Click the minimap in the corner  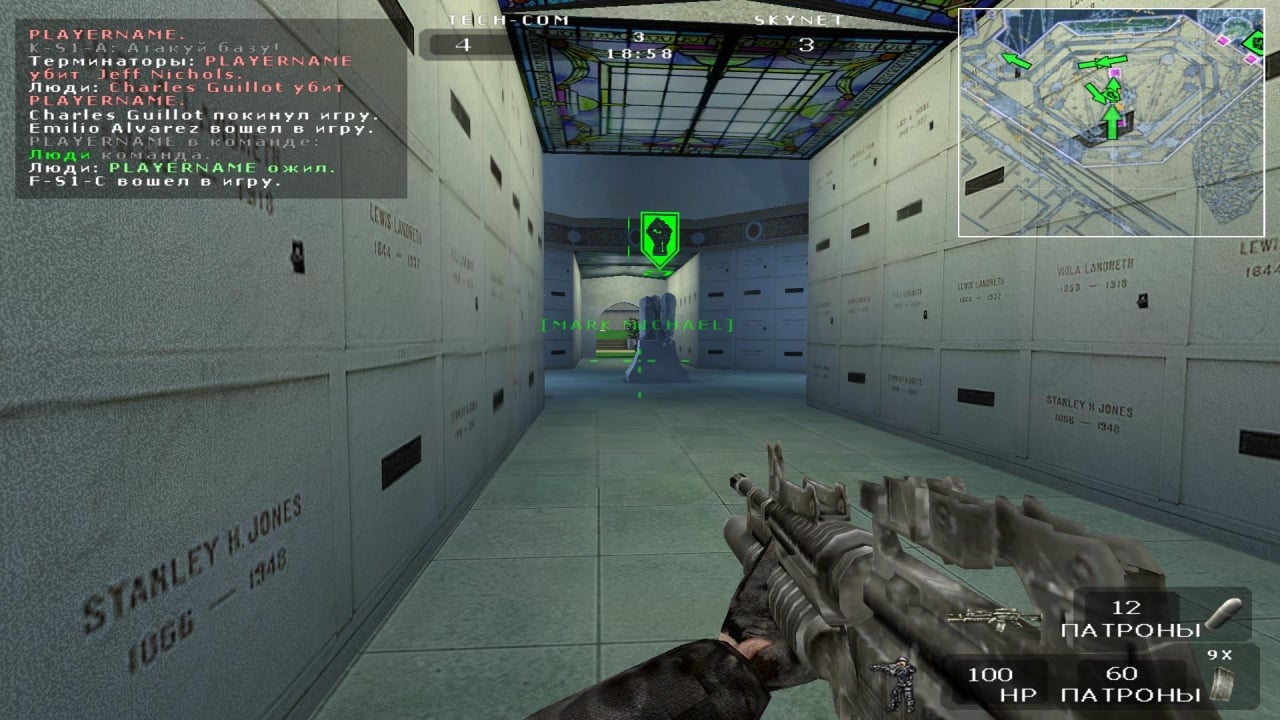click(x=1110, y=123)
